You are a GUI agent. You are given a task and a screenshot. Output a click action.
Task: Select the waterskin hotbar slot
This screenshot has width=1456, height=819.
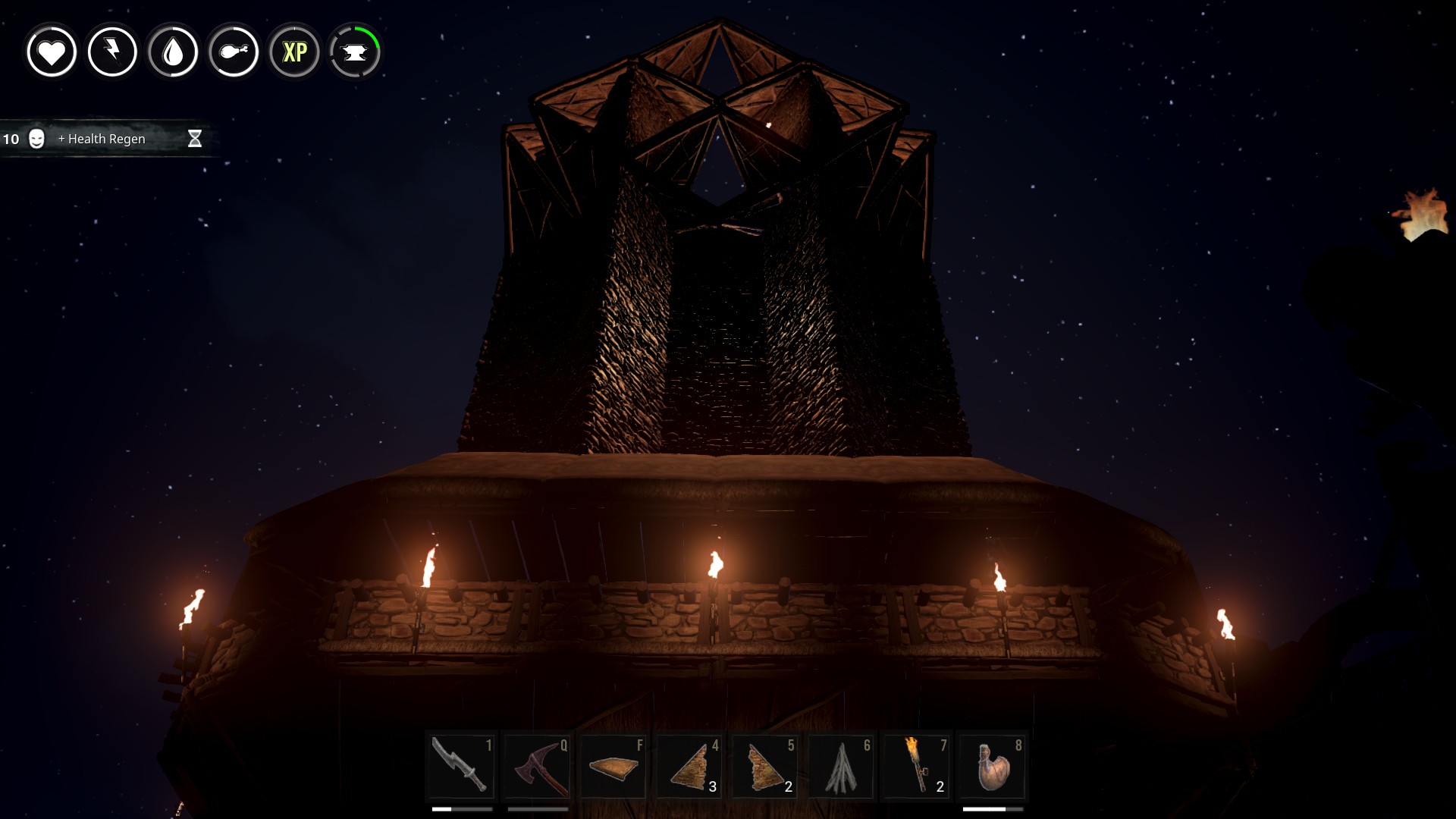pyautogui.click(x=993, y=766)
